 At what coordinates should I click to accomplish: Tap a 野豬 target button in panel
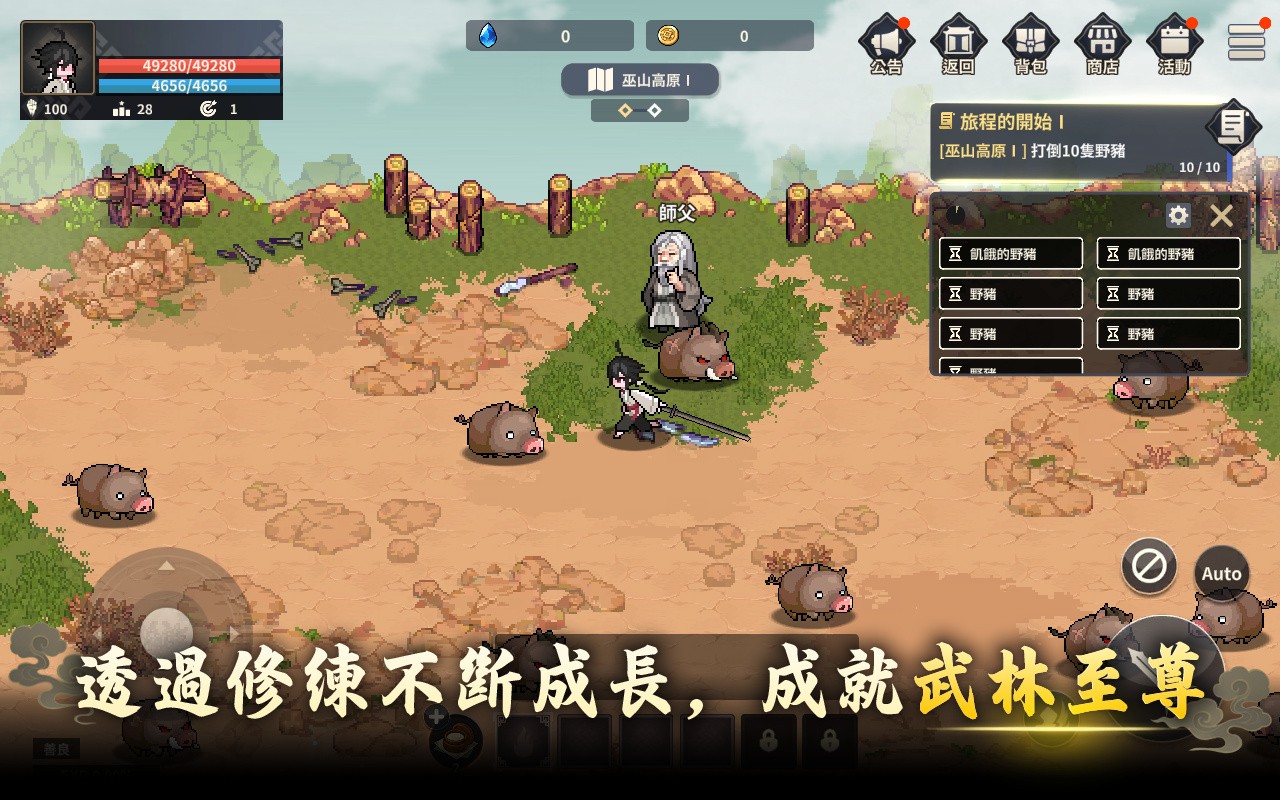point(1010,293)
